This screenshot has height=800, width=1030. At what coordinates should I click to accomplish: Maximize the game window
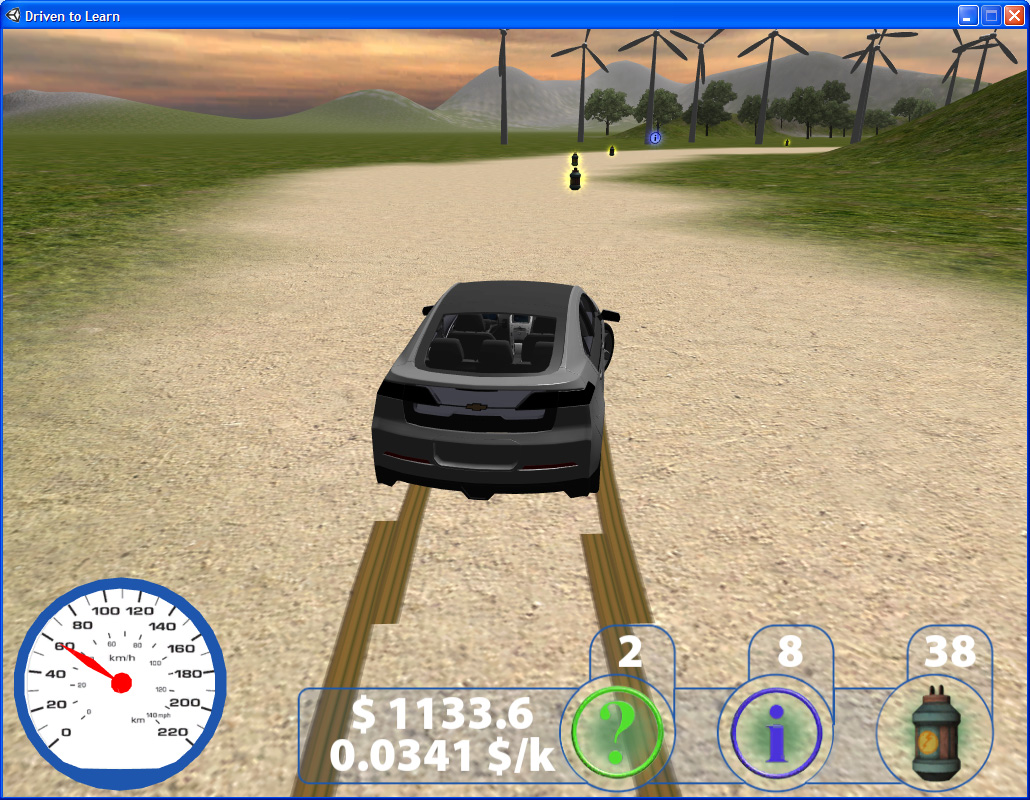[x=991, y=15]
